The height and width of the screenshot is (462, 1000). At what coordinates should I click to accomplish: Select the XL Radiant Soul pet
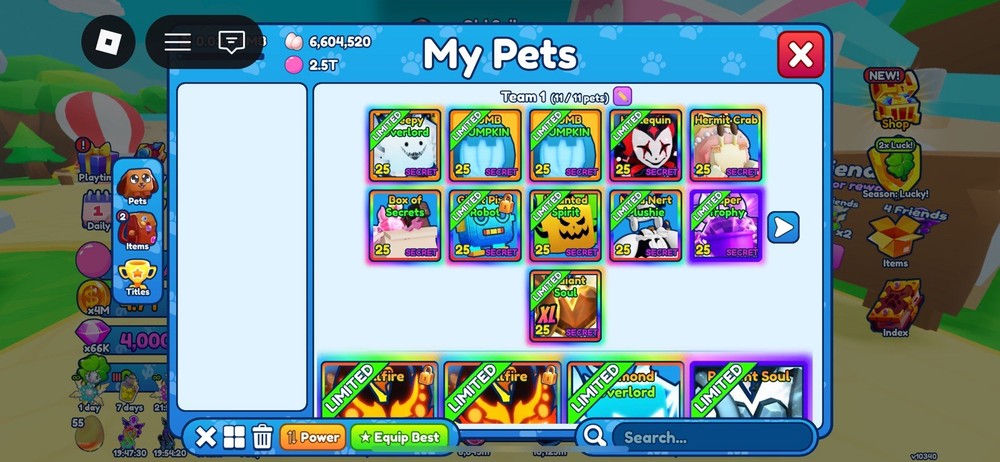point(566,305)
